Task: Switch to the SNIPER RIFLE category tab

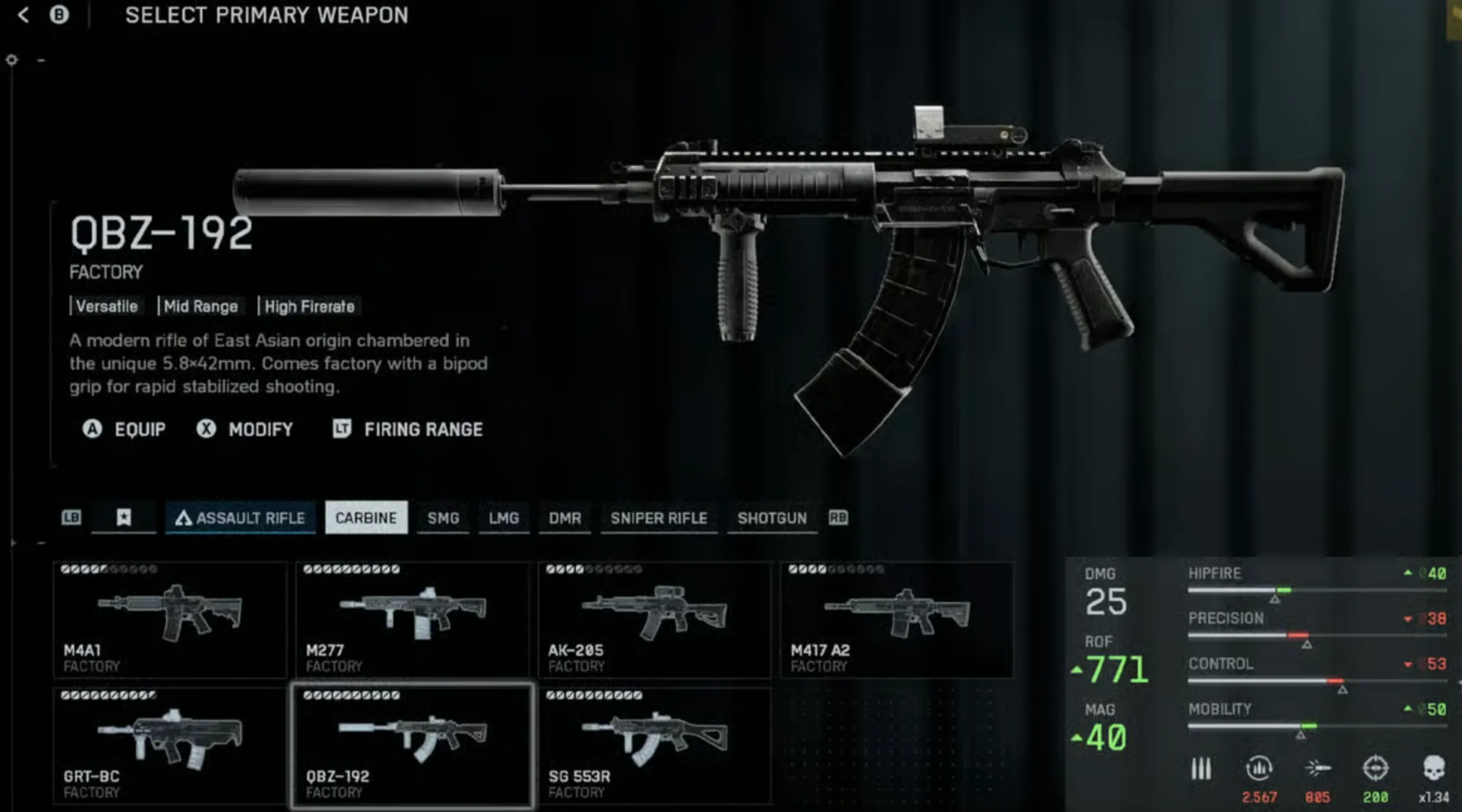Action: [x=658, y=518]
